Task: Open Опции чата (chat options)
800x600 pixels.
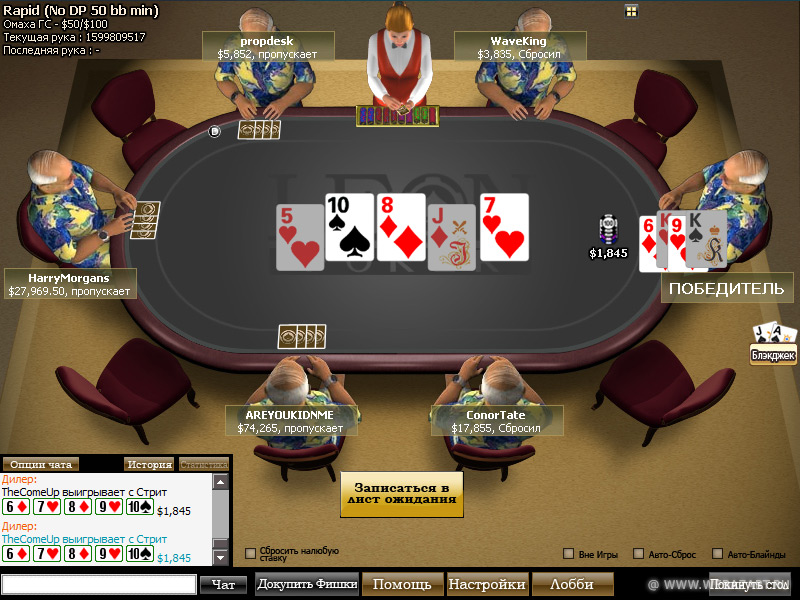Action: pos(41,464)
